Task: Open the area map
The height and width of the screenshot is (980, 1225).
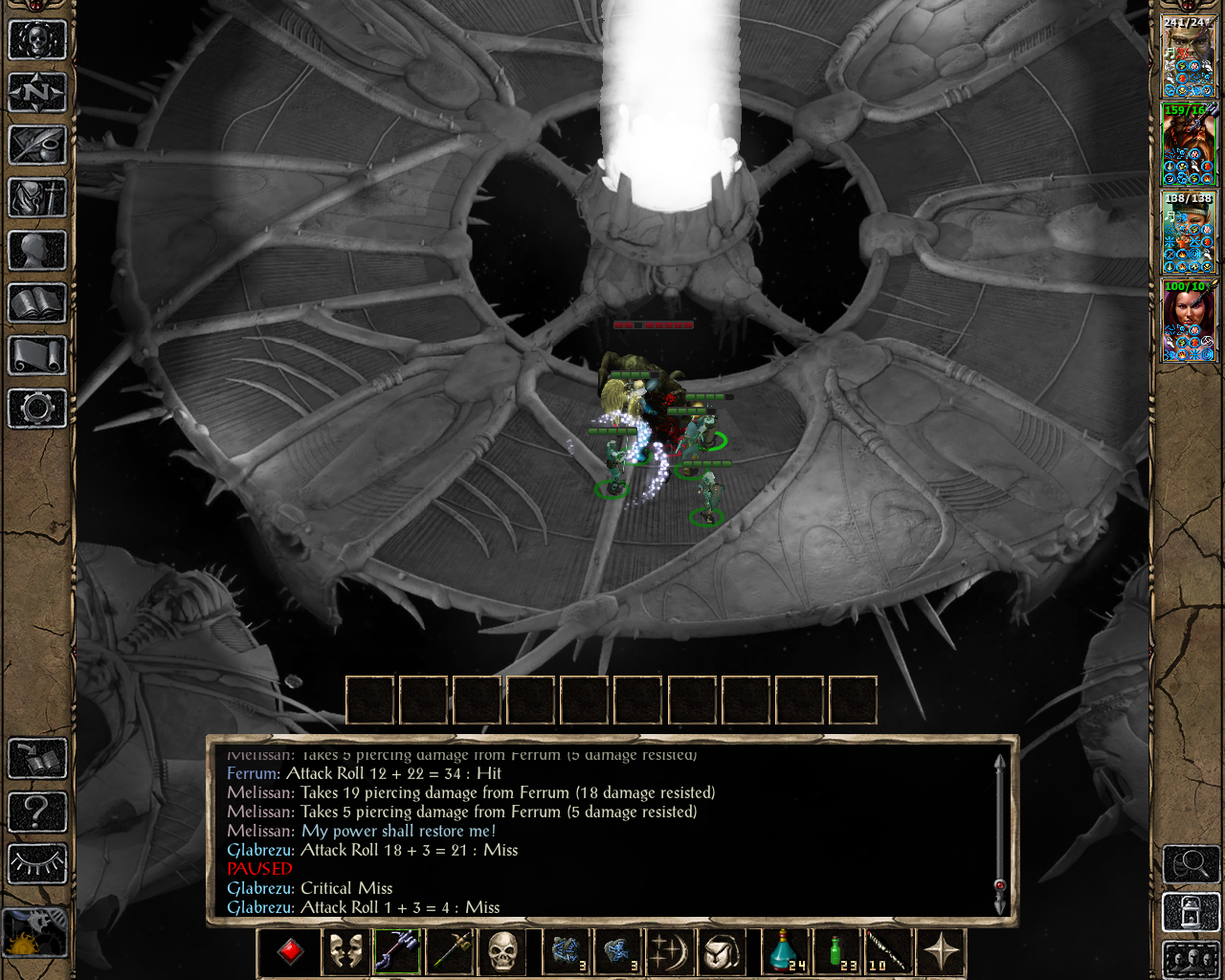Action: coord(36,39)
